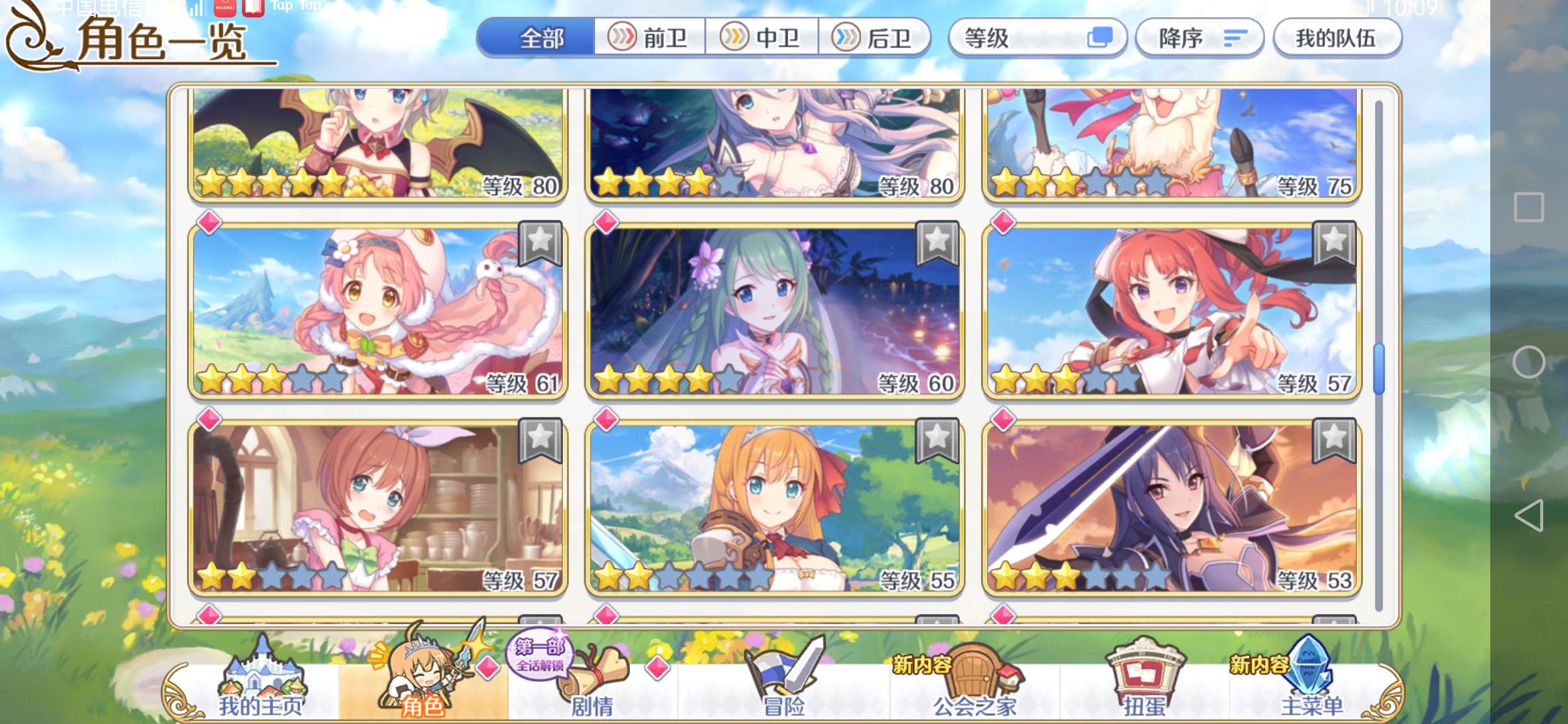Viewport: 1568px width, 724px height.
Task: Switch to the 中卫 middle guard tab
Action: (x=765, y=38)
